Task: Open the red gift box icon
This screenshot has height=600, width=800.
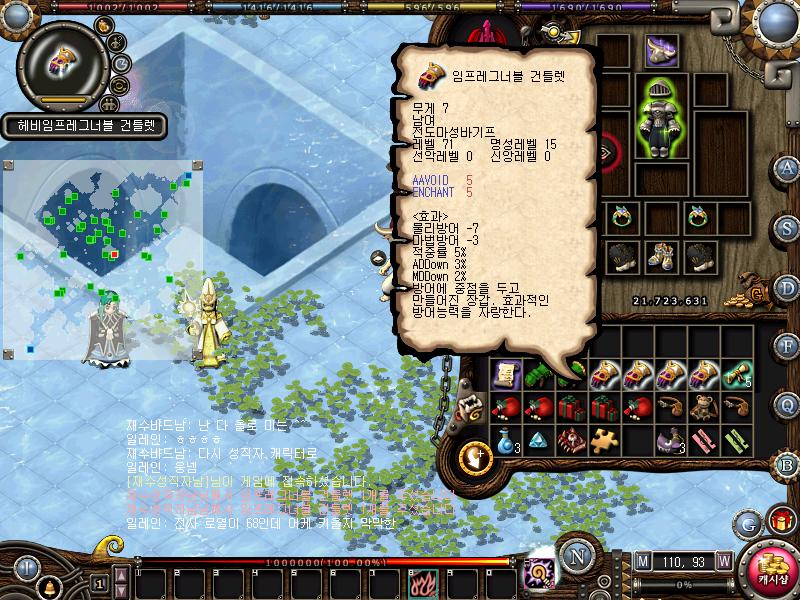Action: (x=778, y=521)
